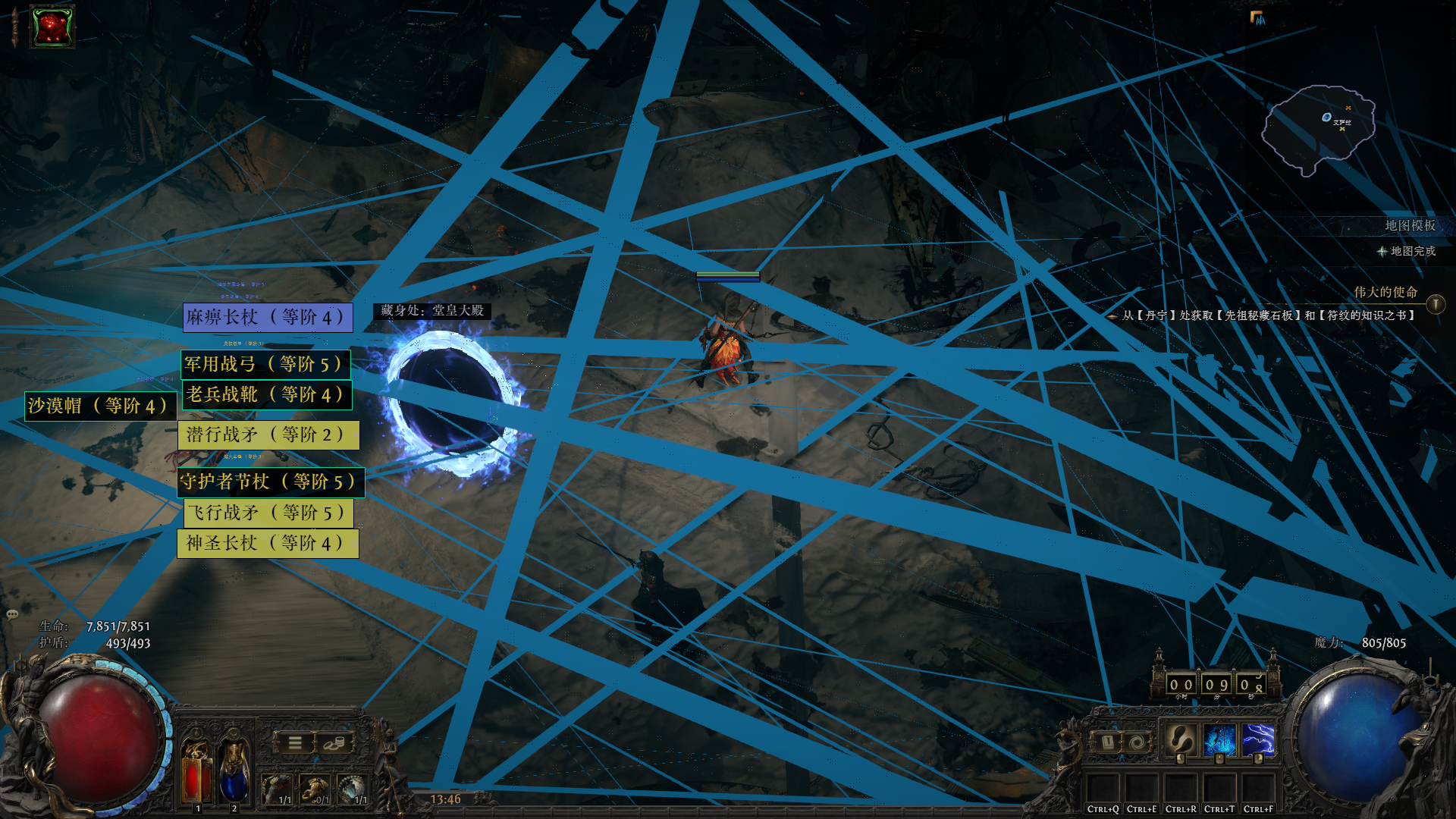Activate the lightning bolt skill
The image size is (1456, 819).
tap(1257, 740)
